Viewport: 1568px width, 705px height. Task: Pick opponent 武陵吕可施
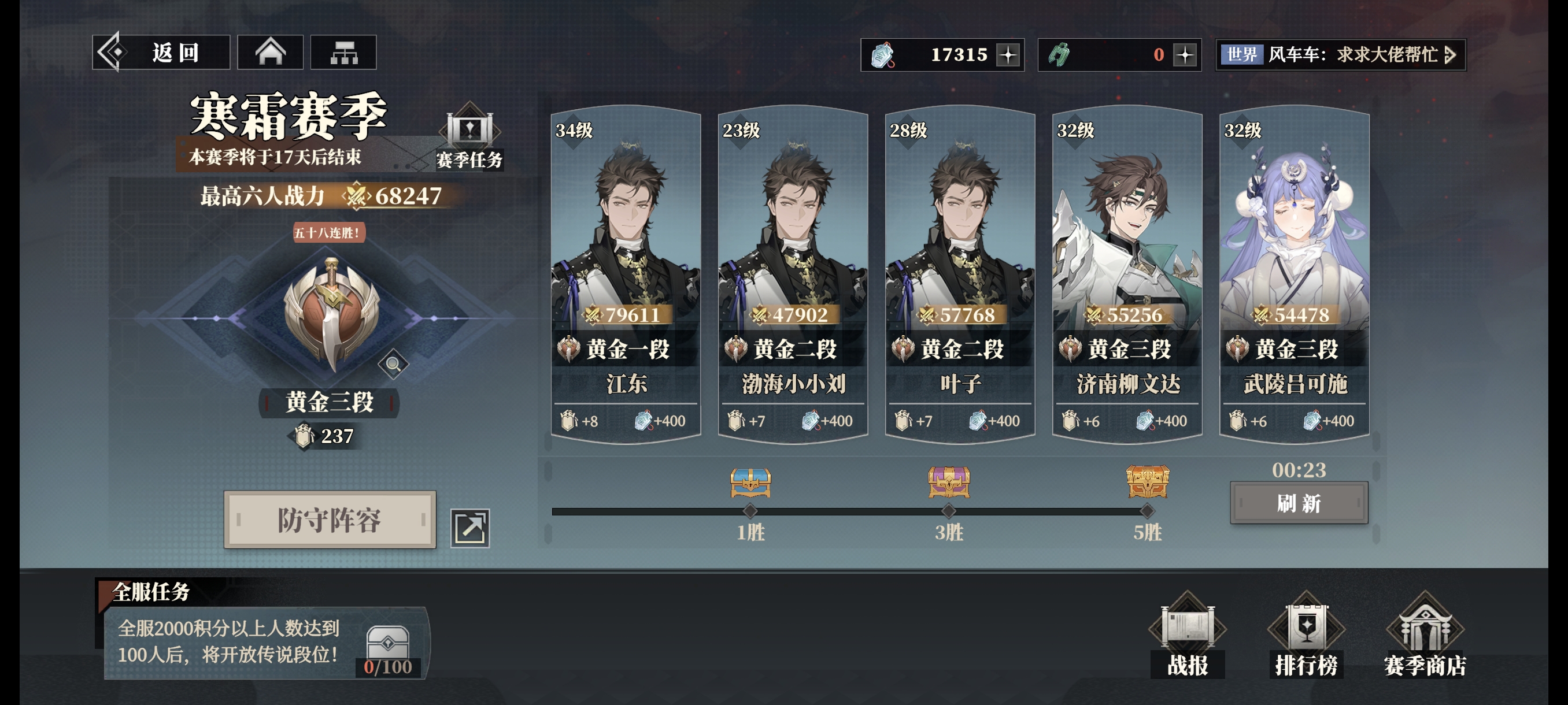coord(1295,274)
